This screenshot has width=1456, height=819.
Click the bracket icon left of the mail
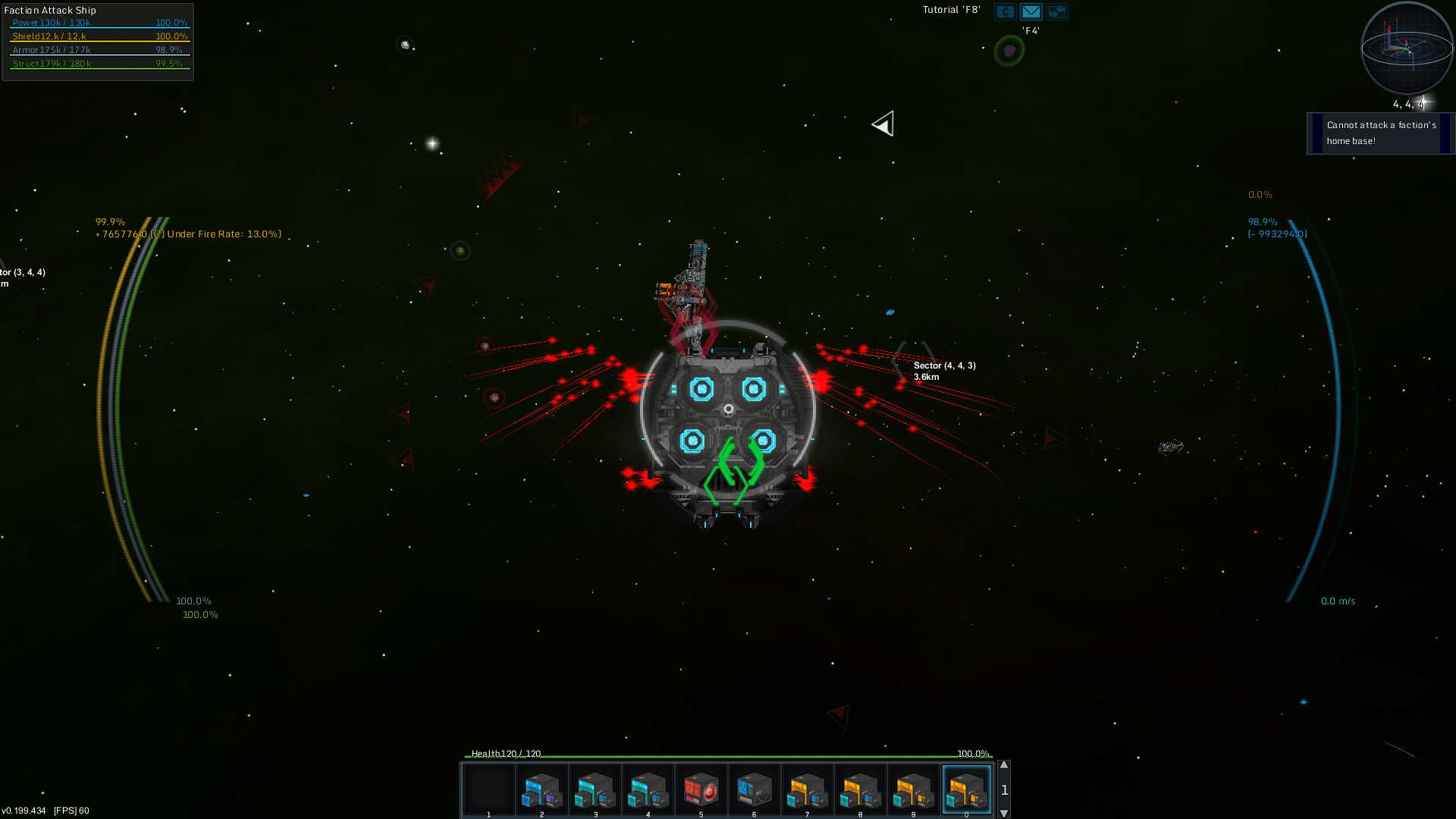(1006, 11)
